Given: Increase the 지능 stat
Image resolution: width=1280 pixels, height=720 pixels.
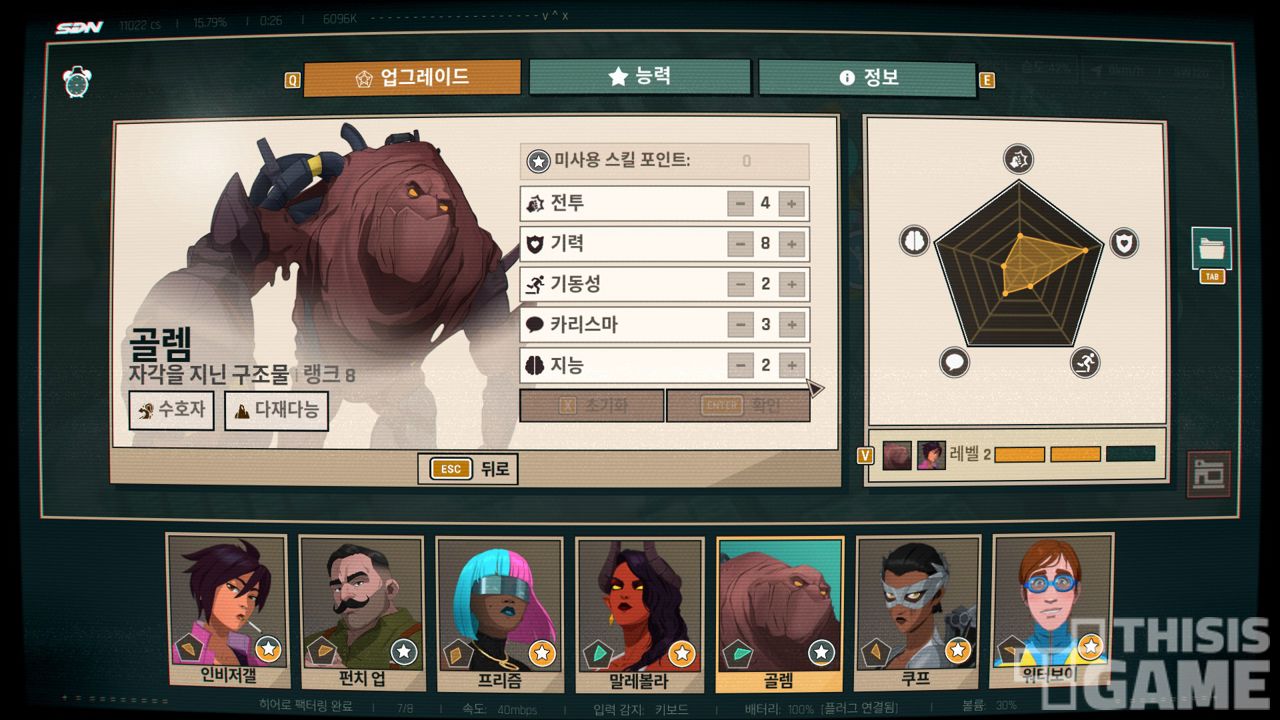Looking at the screenshot, I should coord(791,365).
